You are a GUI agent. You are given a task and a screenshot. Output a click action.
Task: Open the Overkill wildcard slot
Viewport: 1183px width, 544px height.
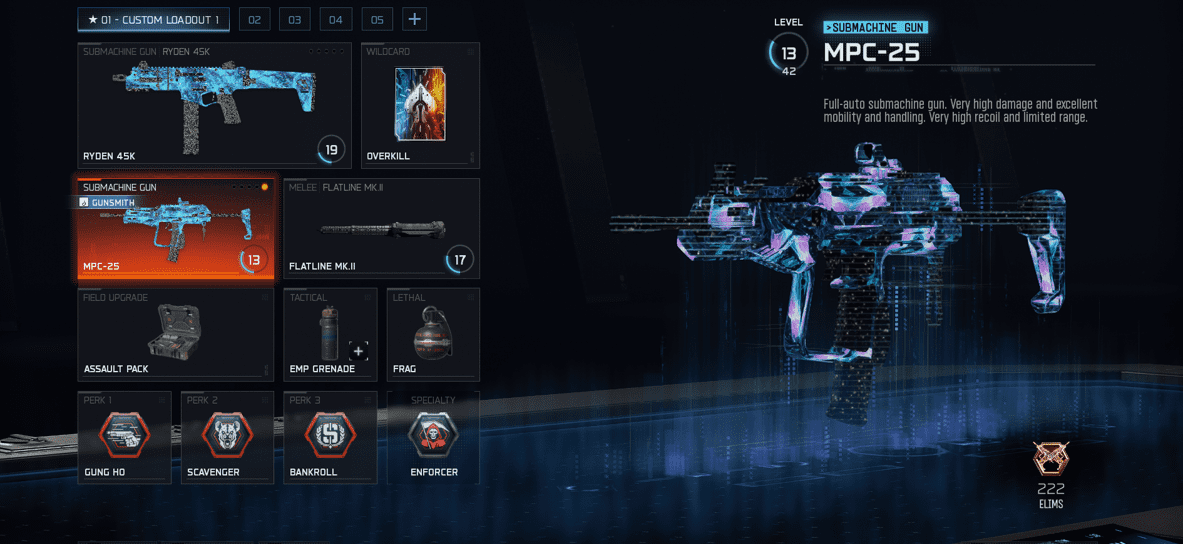click(420, 105)
